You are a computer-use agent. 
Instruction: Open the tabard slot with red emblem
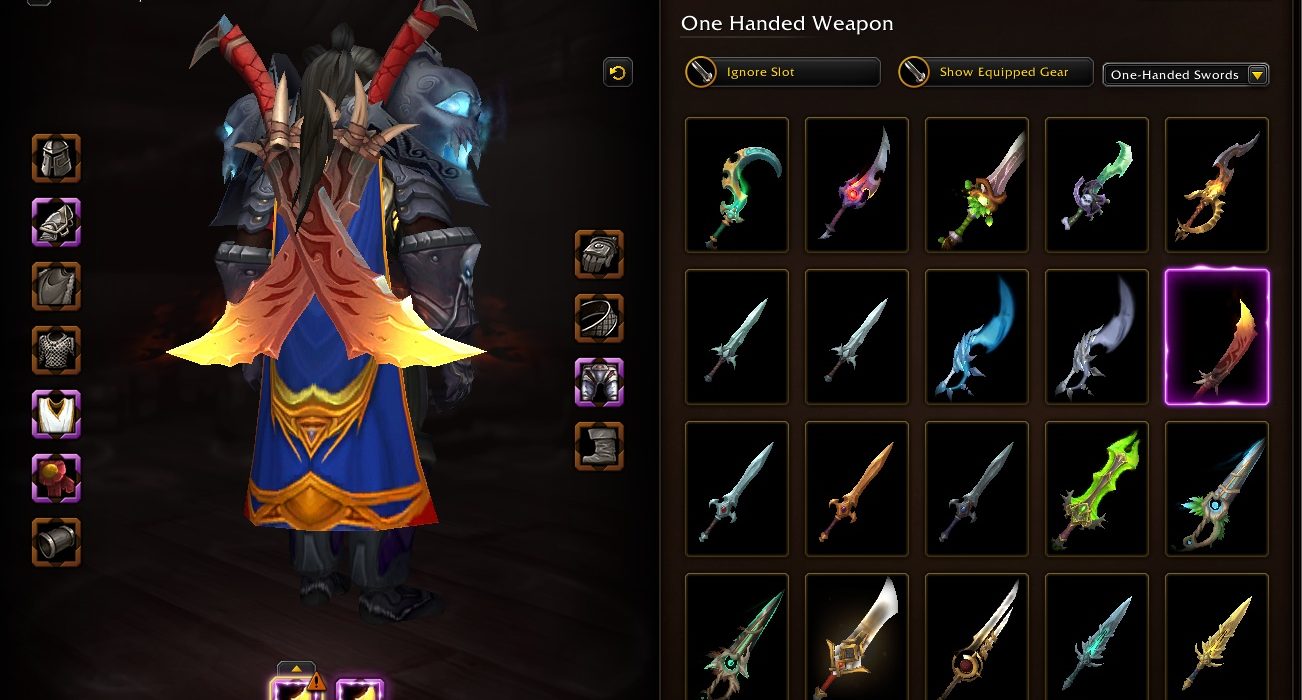coord(56,478)
